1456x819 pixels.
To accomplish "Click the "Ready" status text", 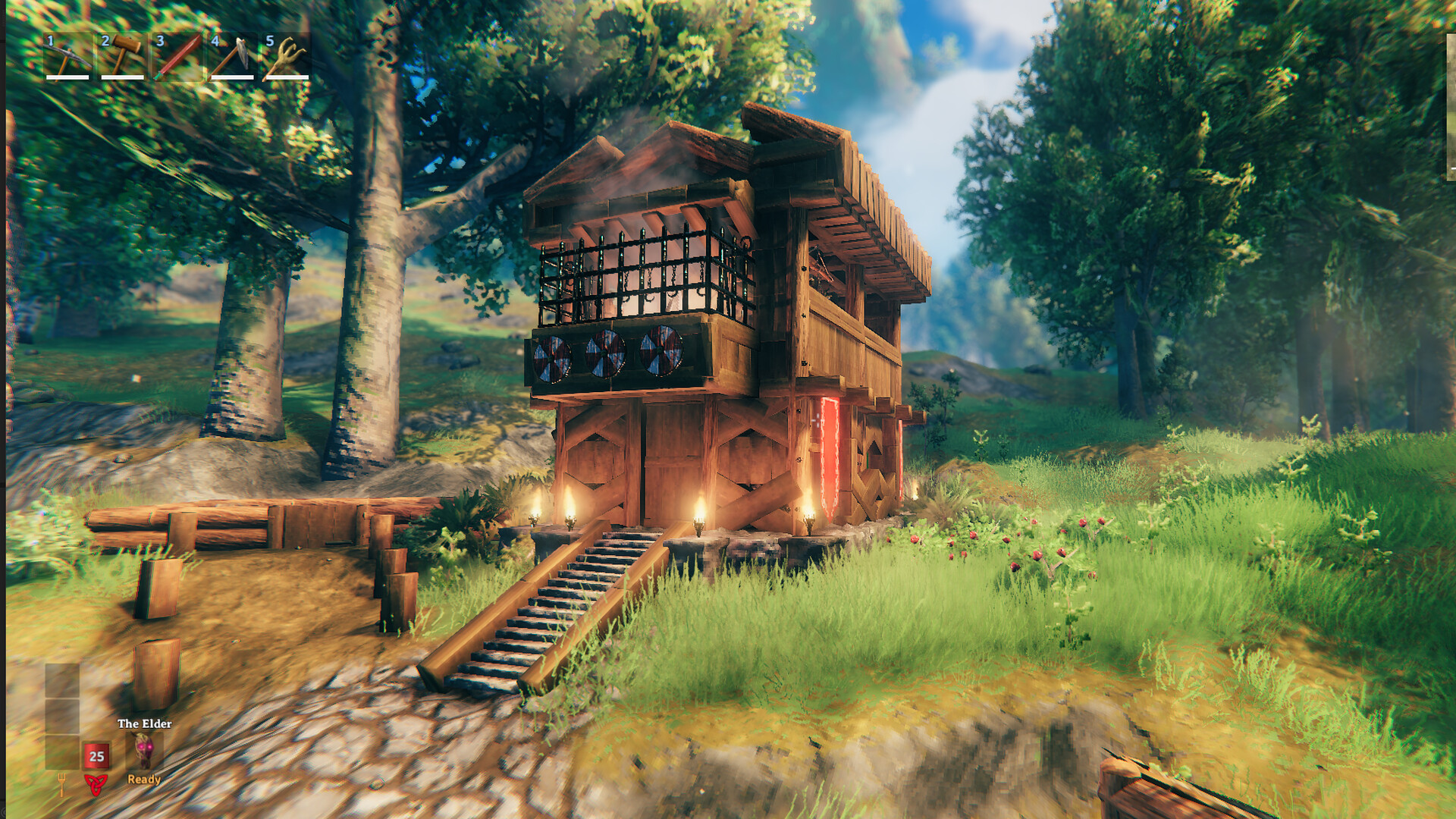I will click(x=144, y=779).
